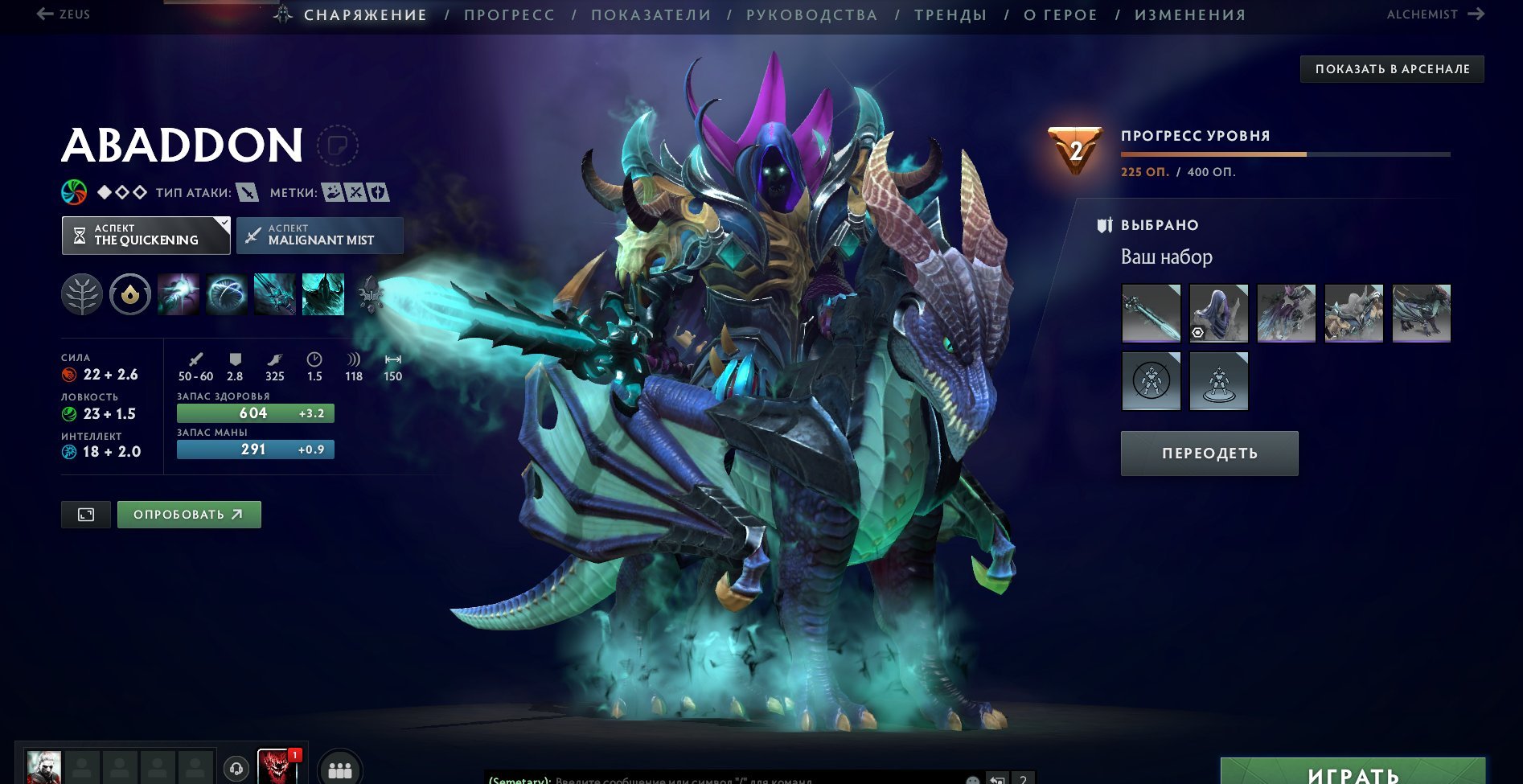This screenshot has width=1523, height=784.
Task: Switch to the ПРОГРЕСС tab
Action: tap(510, 14)
